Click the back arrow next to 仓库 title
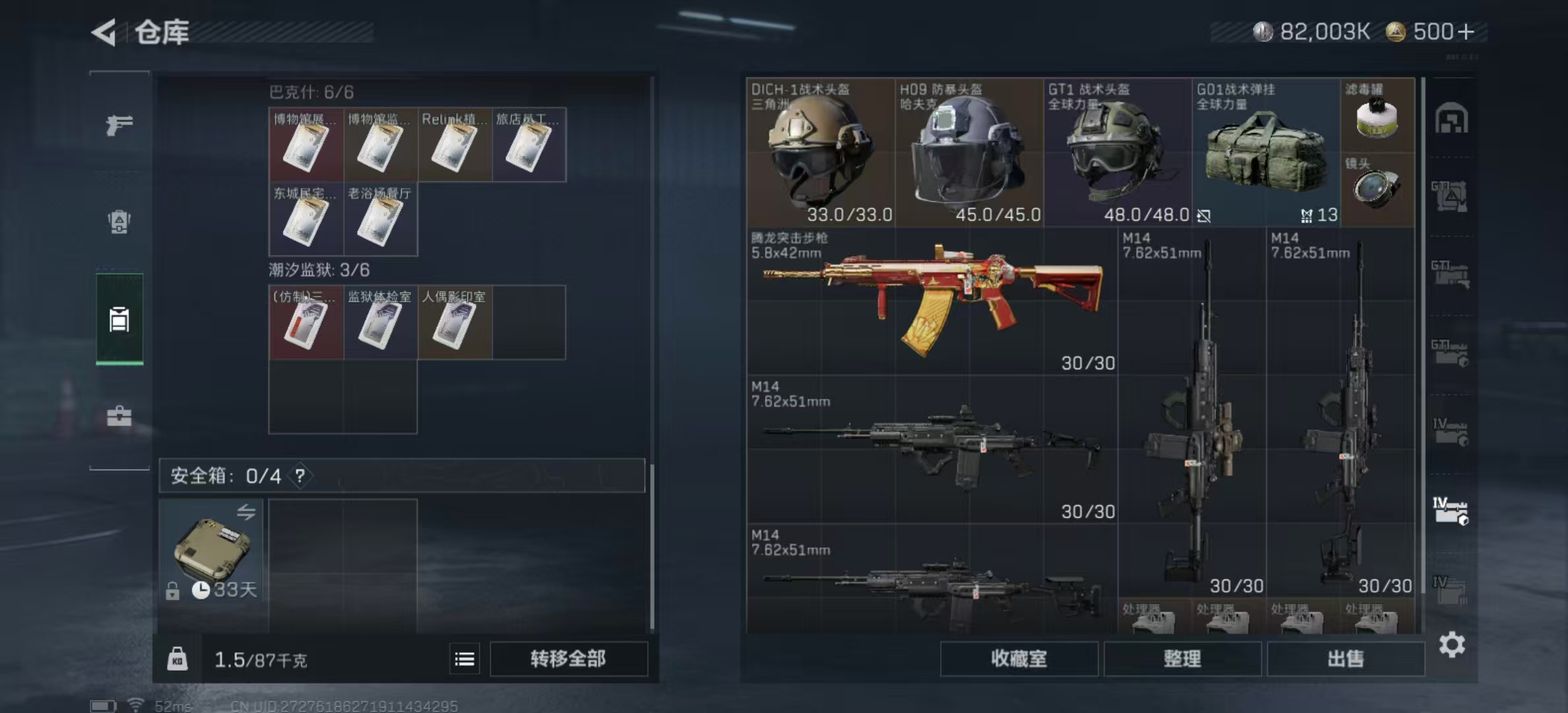This screenshot has height=713, width=1568. (102, 31)
